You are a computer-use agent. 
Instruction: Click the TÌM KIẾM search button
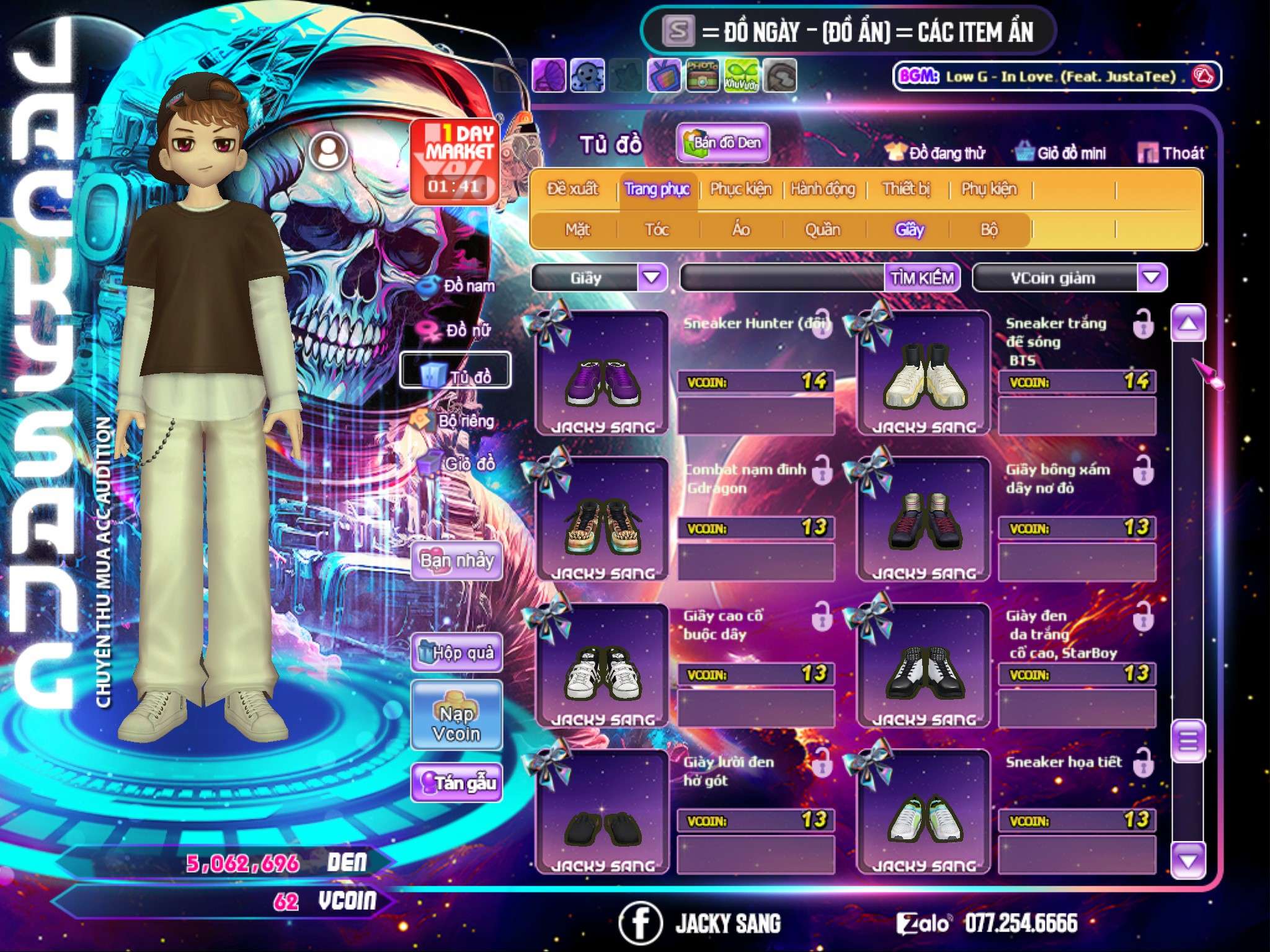[x=921, y=278]
